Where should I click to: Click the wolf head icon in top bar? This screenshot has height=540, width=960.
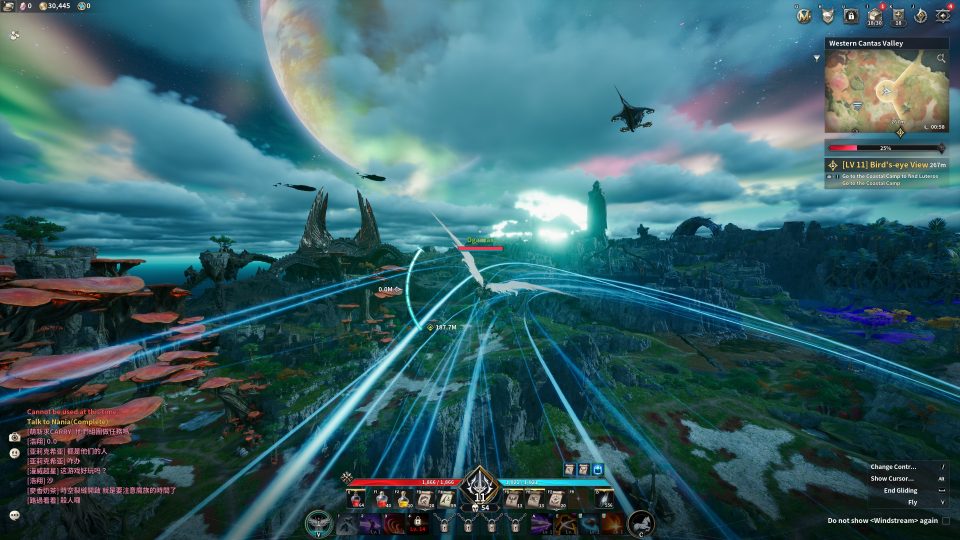pos(828,15)
